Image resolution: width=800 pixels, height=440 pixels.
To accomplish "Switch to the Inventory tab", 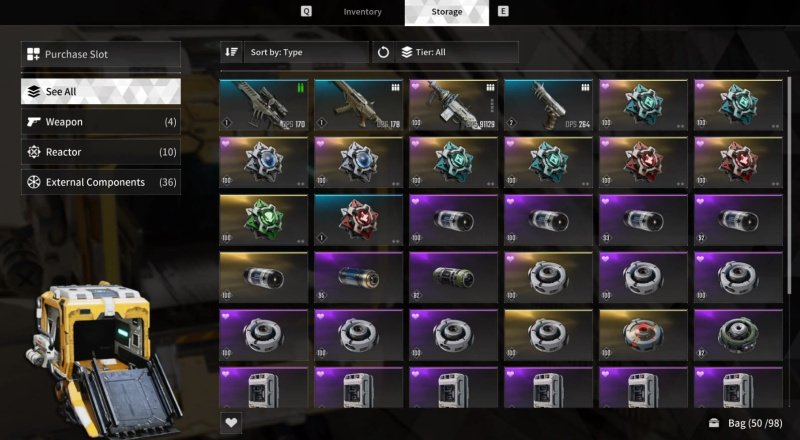I will pyautogui.click(x=362, y=12).
